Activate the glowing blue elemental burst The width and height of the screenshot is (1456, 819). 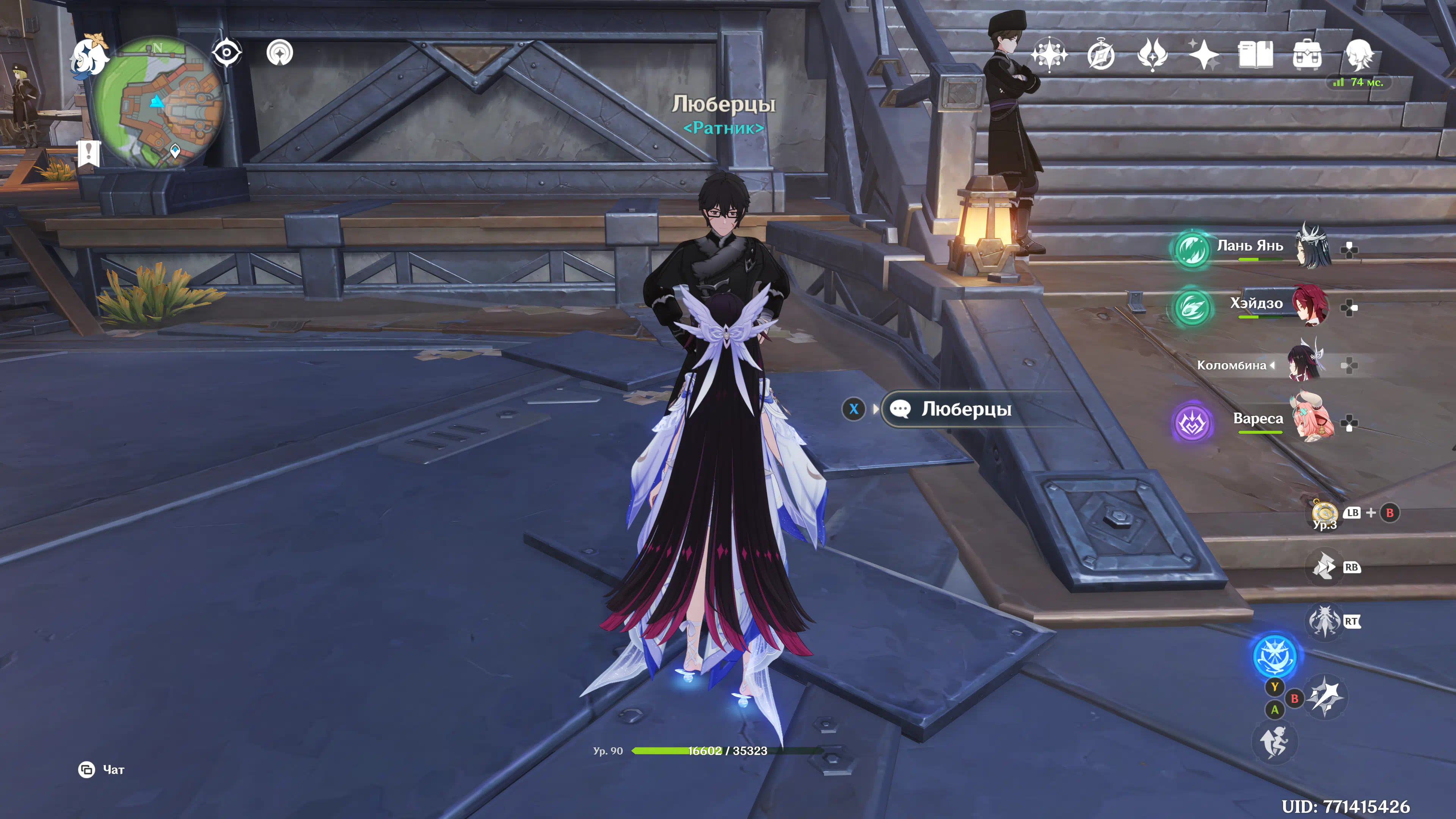[x=1274, y=656]
